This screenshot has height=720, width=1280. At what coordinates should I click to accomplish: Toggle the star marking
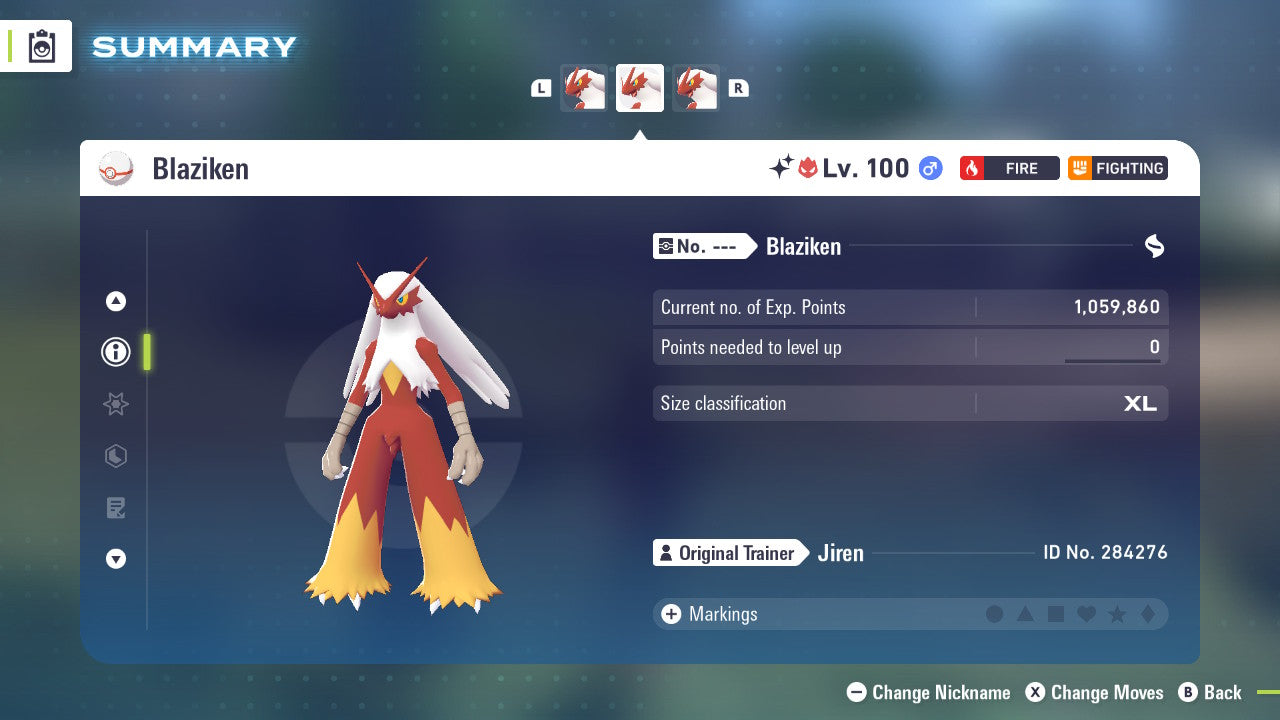coord(1116,614)
